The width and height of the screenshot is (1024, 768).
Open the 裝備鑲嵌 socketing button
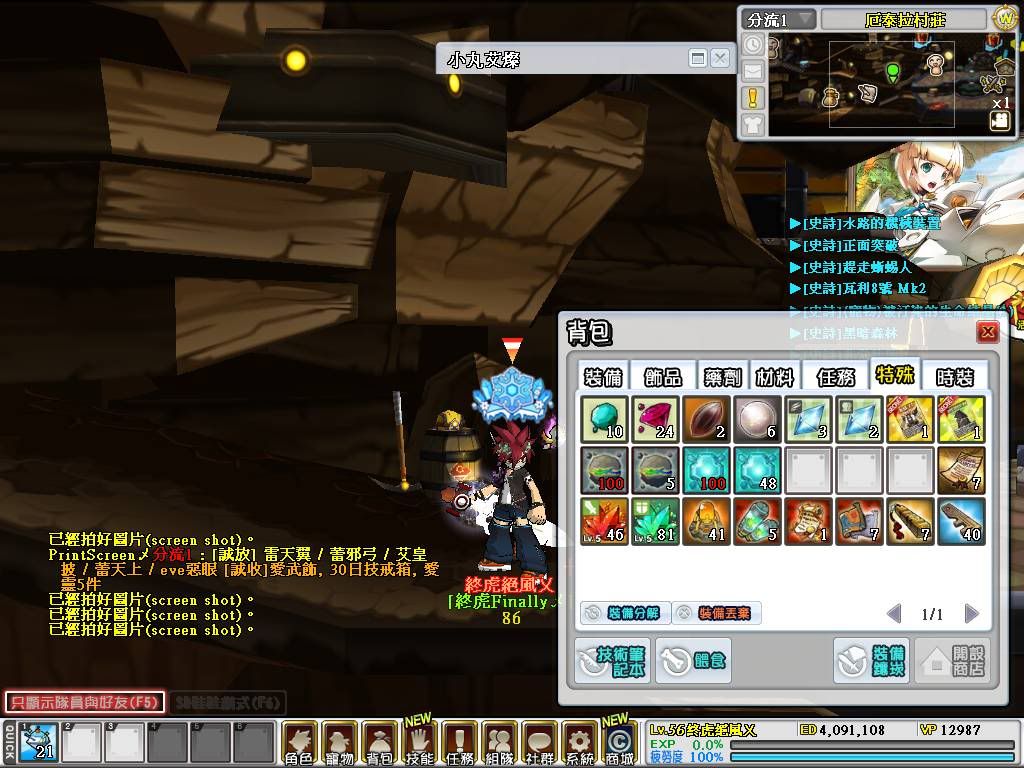click(871, 660)
